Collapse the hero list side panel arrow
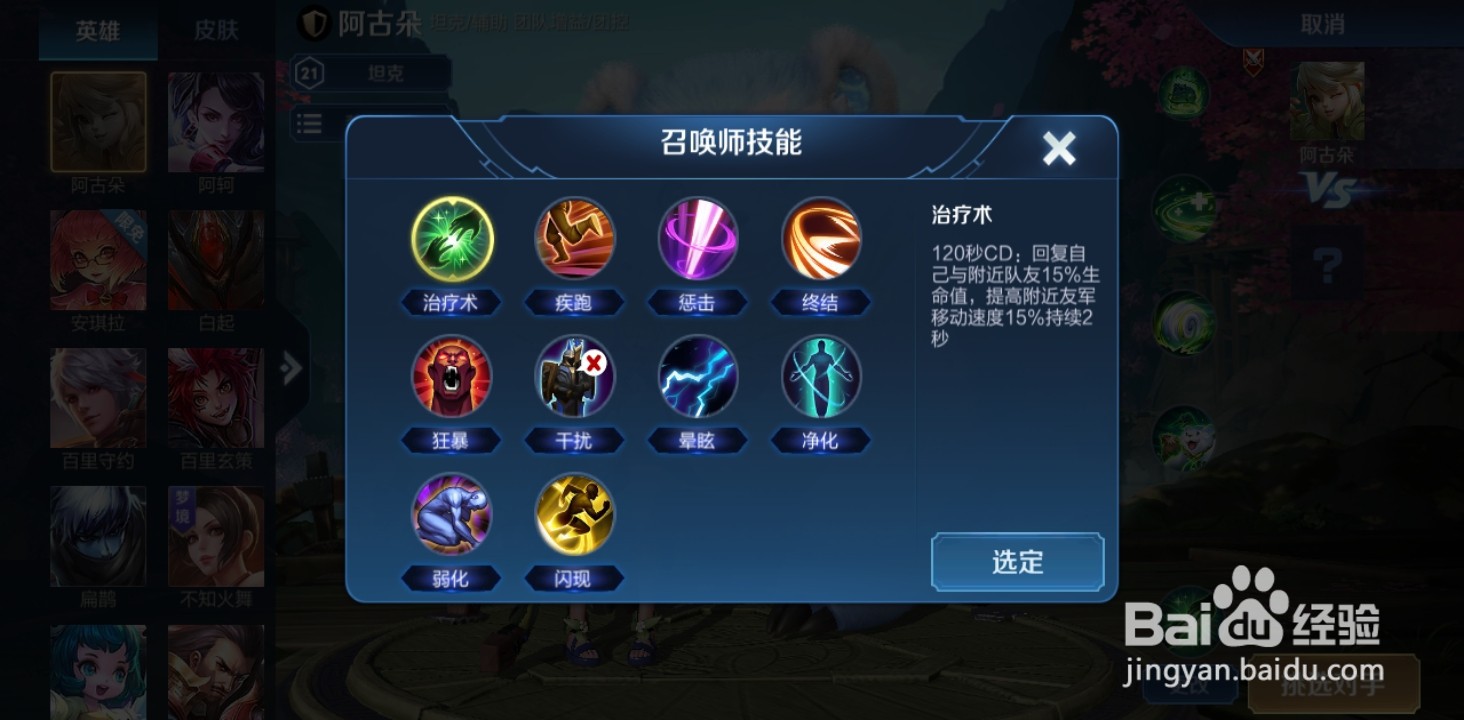This screenshot has height=720, width=1464. tap(289, 369)
